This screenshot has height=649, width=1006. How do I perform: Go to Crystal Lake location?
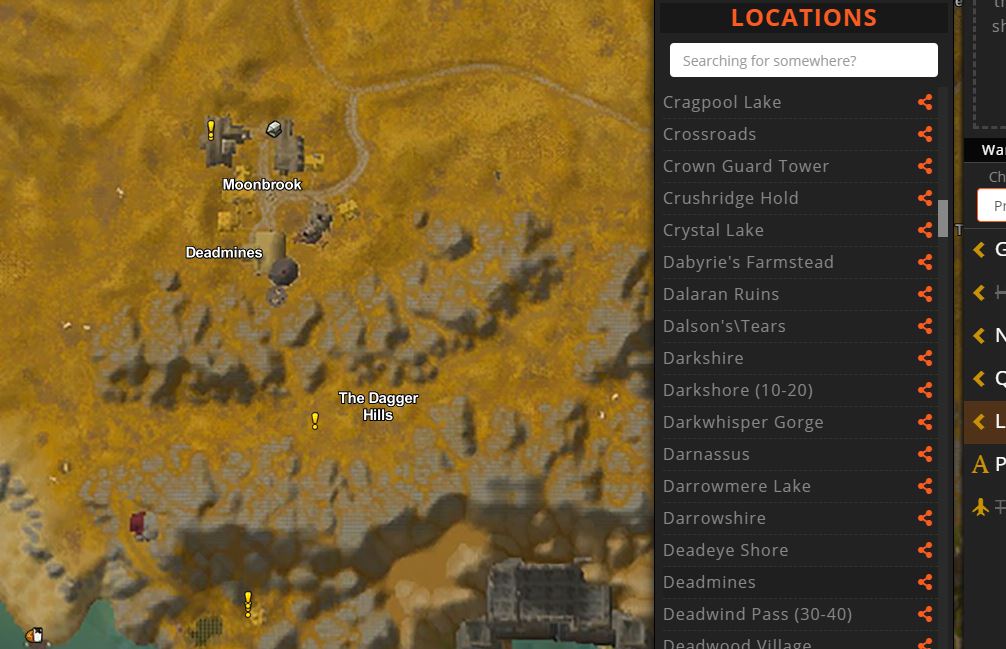pos(713,230)
